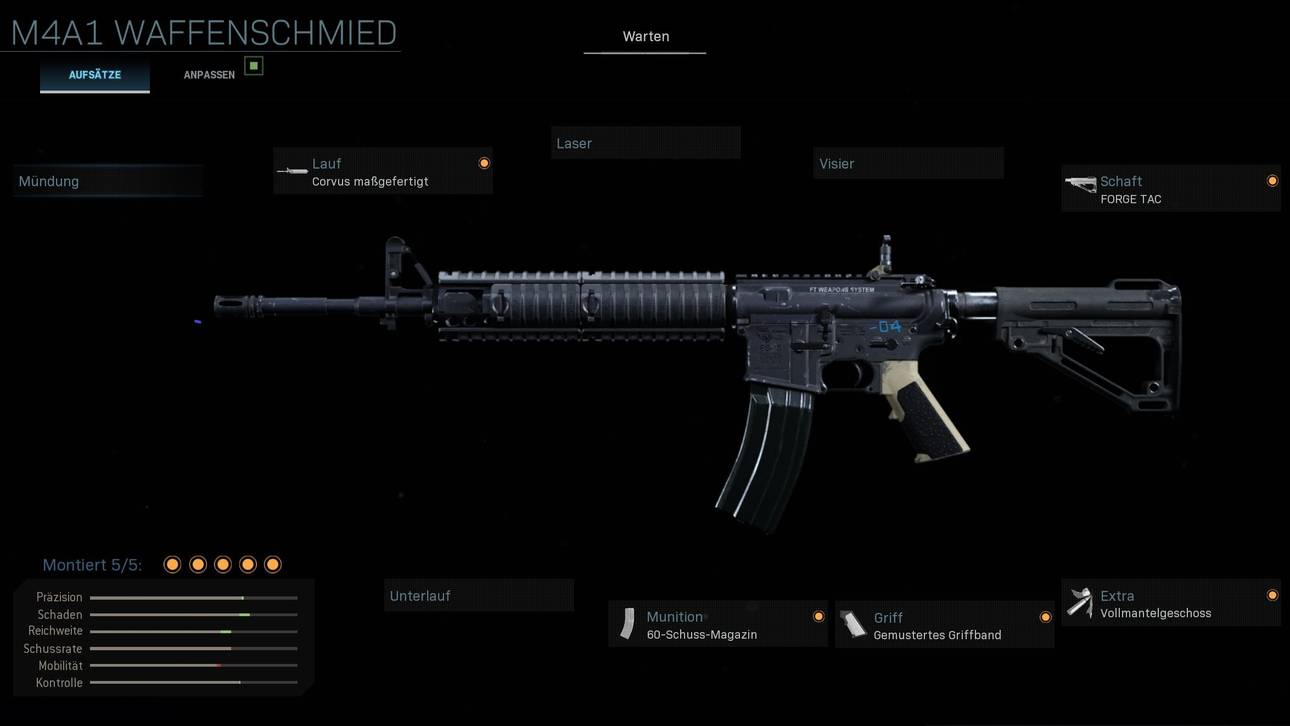Open the Mündung attachment selector

click(x=107, y=181)
